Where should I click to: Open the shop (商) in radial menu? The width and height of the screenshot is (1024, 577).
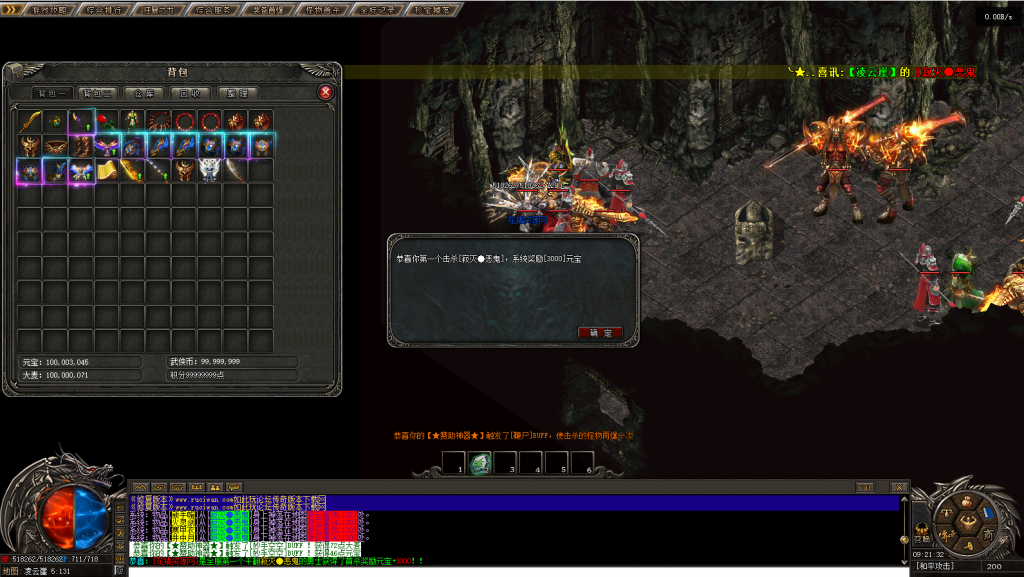pyautogui.click(x=988, y=537)
